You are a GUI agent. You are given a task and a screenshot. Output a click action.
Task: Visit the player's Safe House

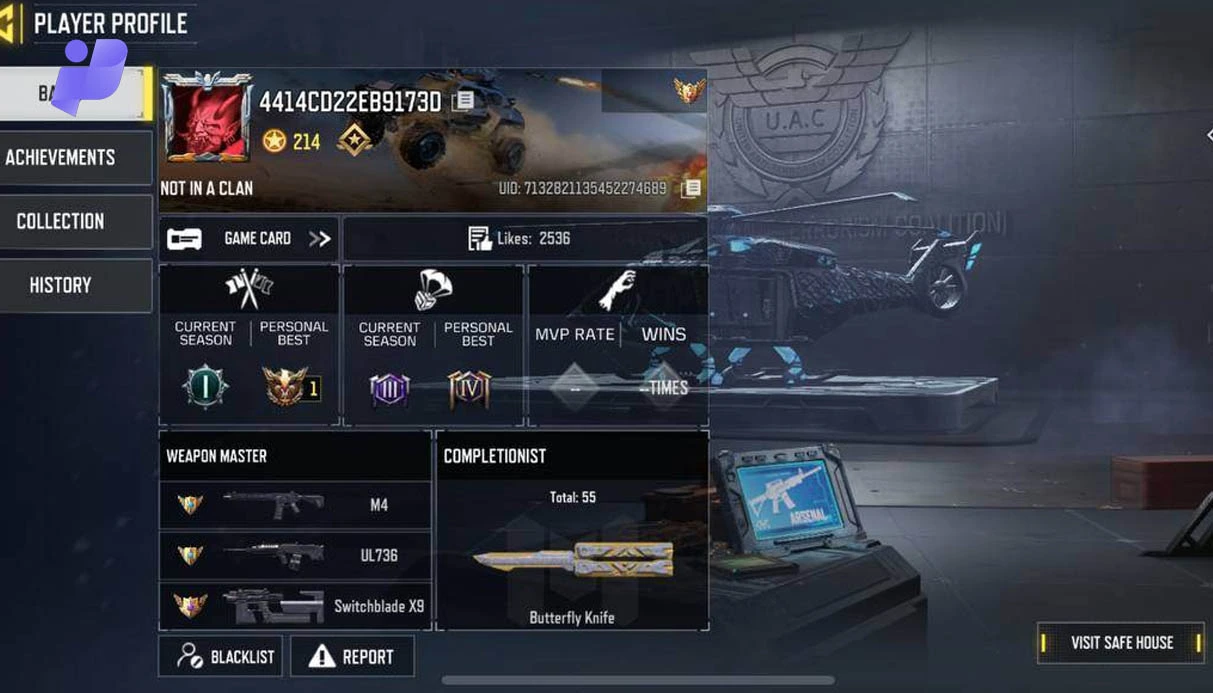coord(1121,643)
